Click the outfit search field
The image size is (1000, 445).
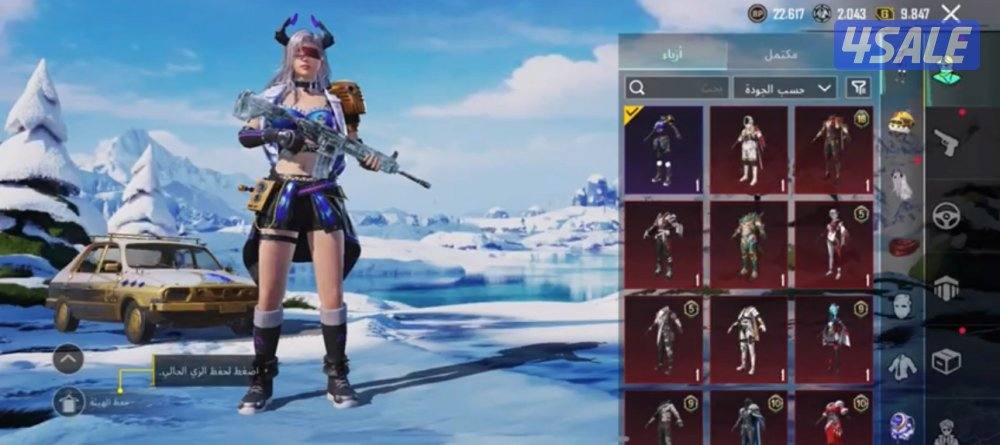click(x=677, y=88)
